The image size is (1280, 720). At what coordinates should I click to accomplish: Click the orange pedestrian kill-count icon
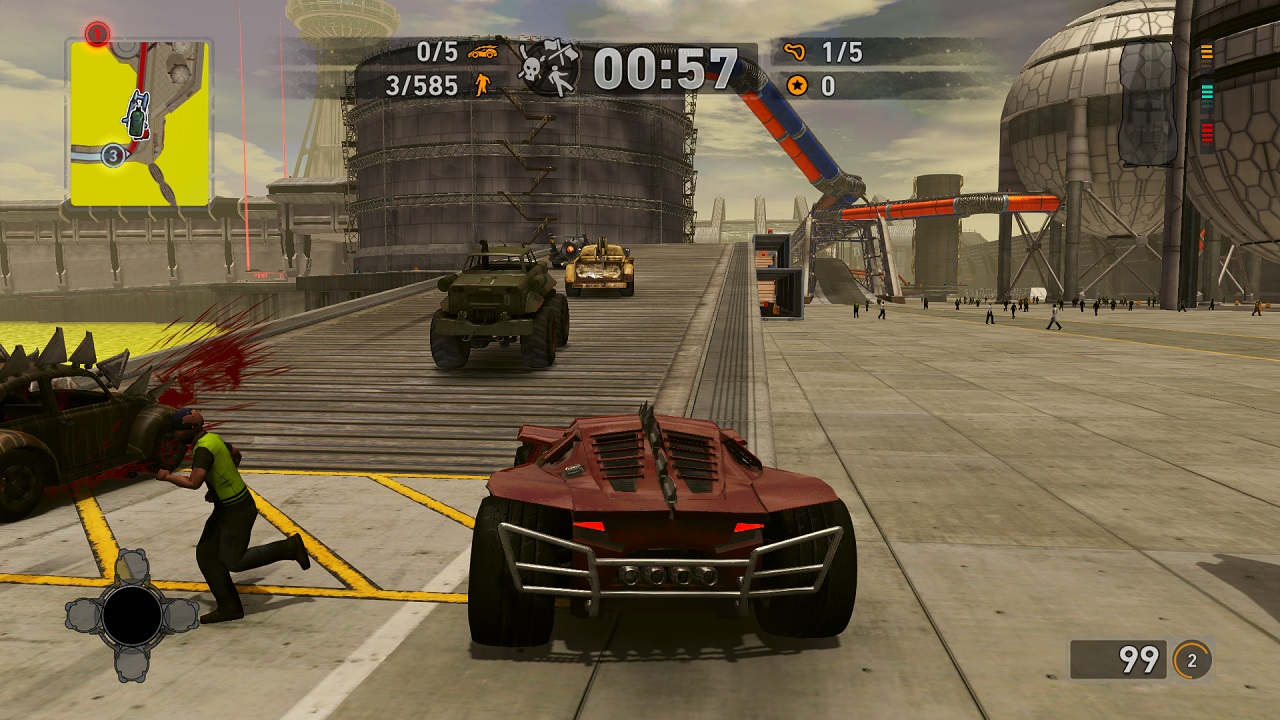[483, 85]
